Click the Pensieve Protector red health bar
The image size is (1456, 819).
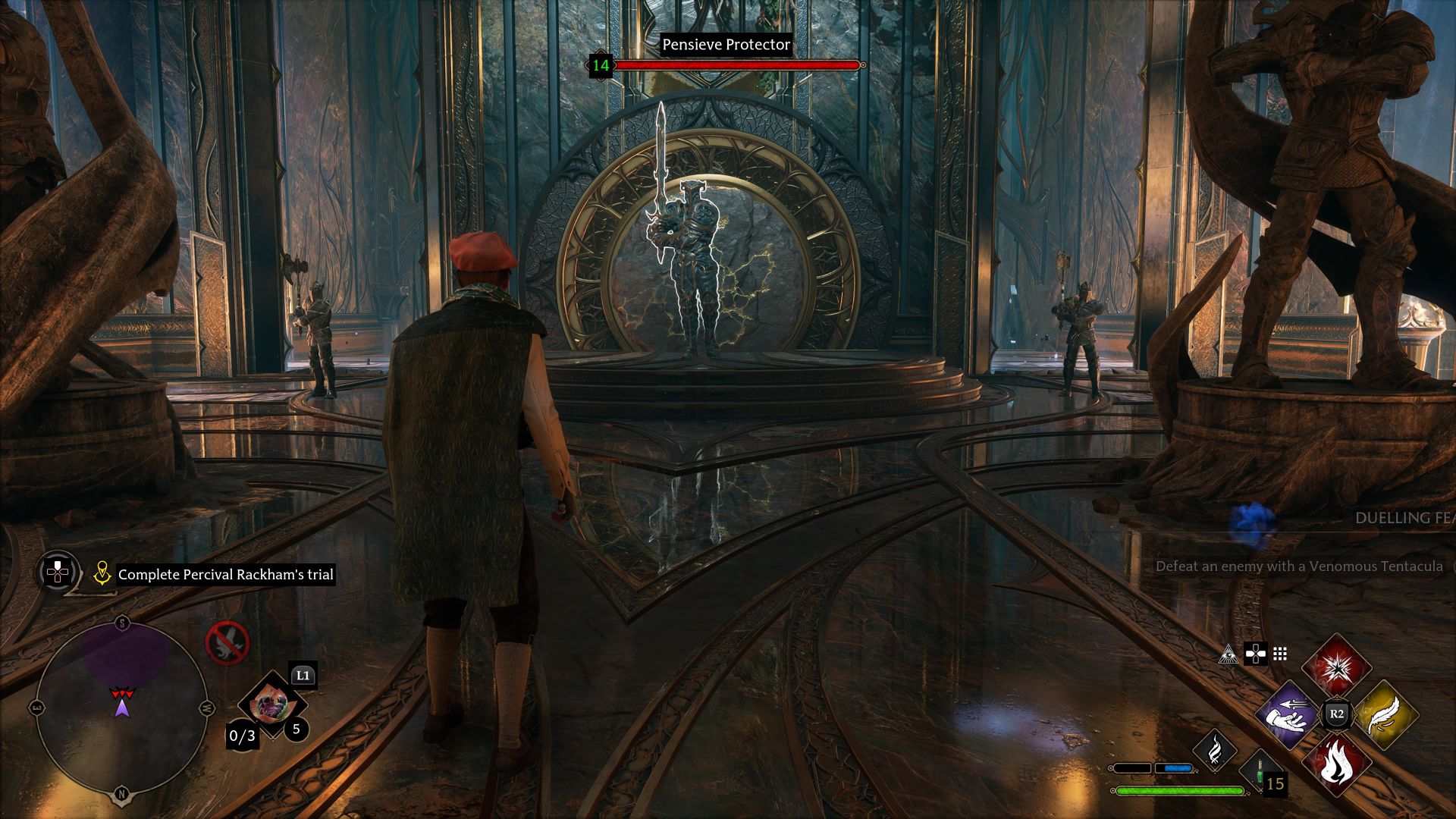click(739, 65)
